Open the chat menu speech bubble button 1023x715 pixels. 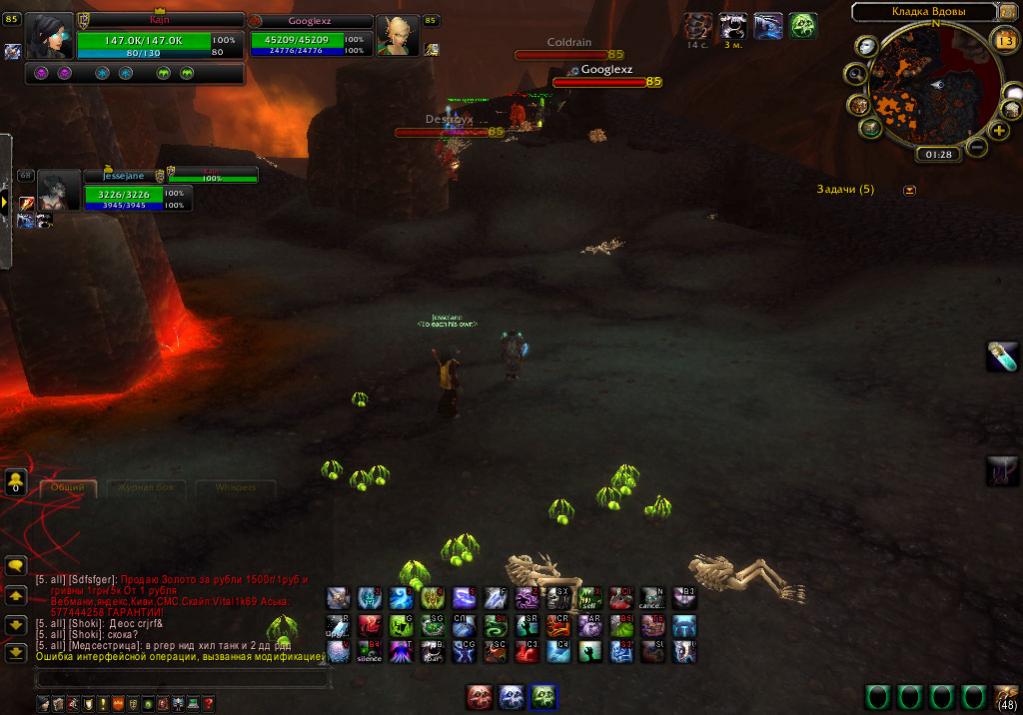coord(16,566)
